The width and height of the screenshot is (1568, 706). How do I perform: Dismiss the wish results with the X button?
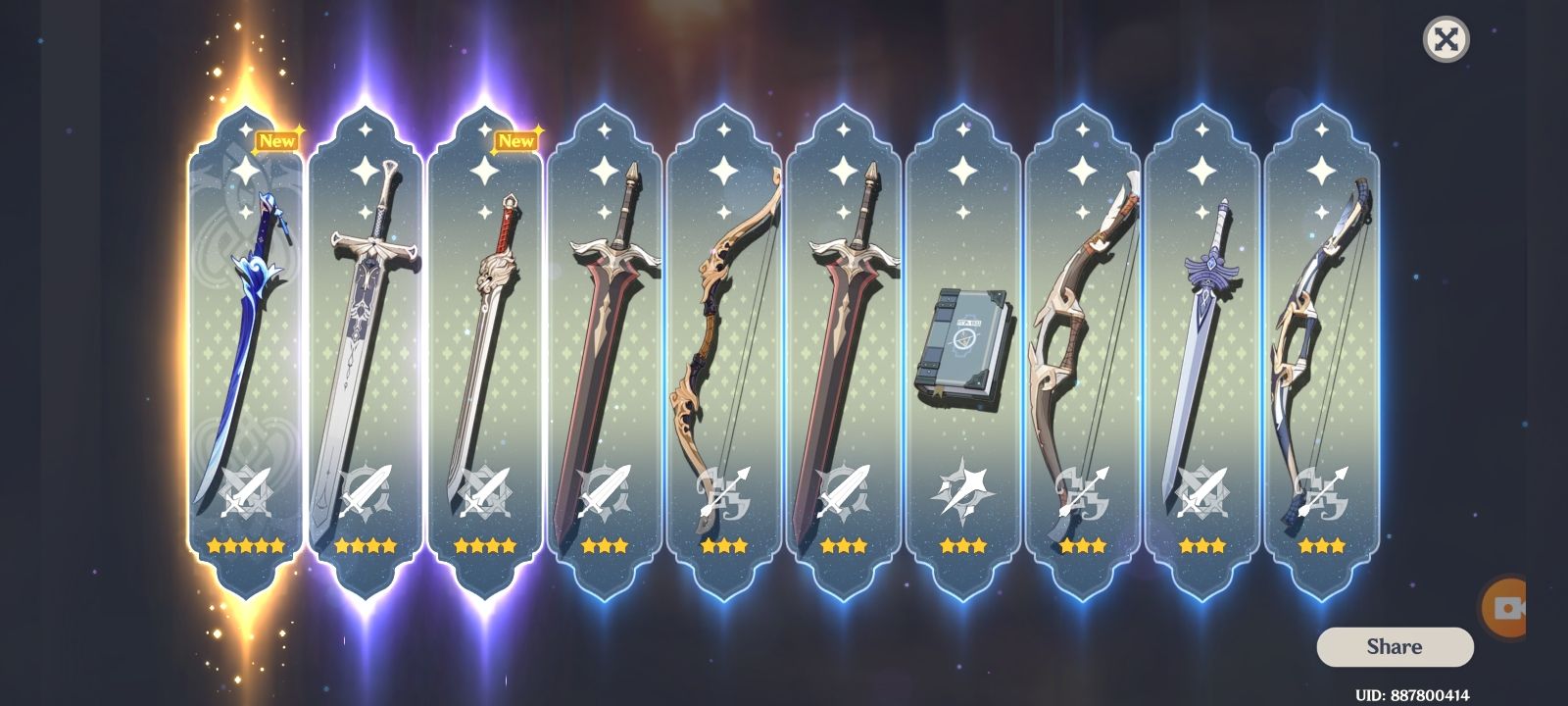point(1445,39)
